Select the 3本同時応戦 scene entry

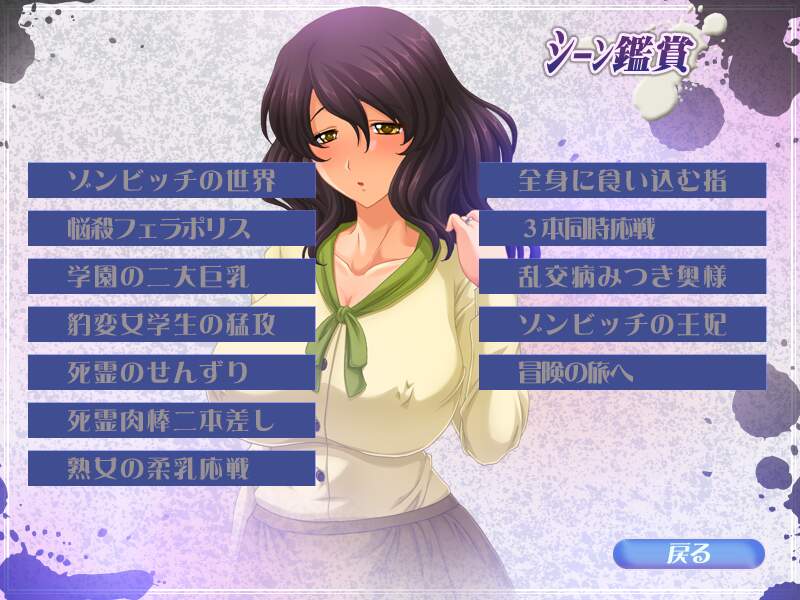[x=622, y=228]
